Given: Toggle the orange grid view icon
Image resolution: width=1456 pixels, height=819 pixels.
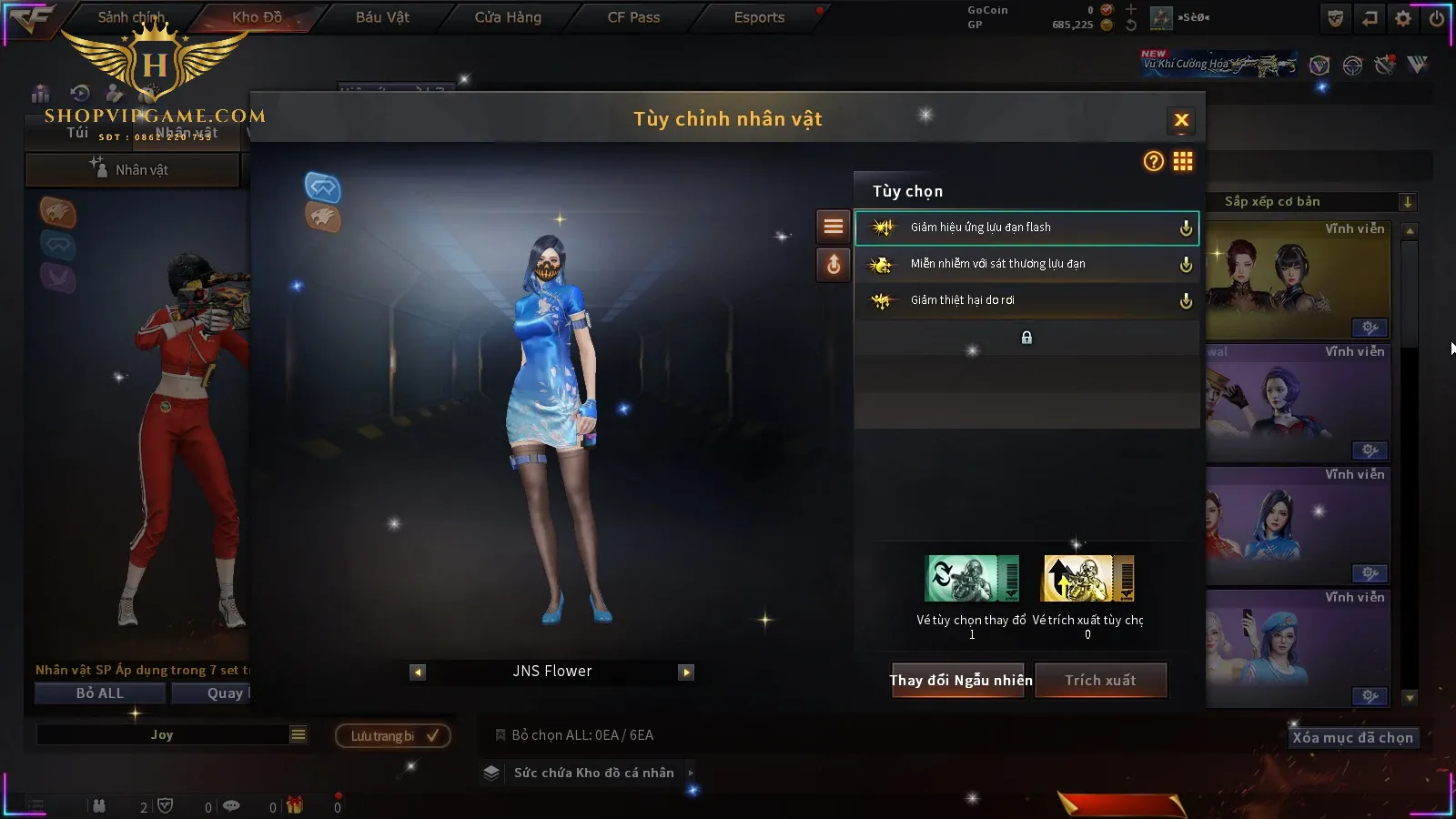Looking at the screenshot, I should click(x=1183, y=162).
